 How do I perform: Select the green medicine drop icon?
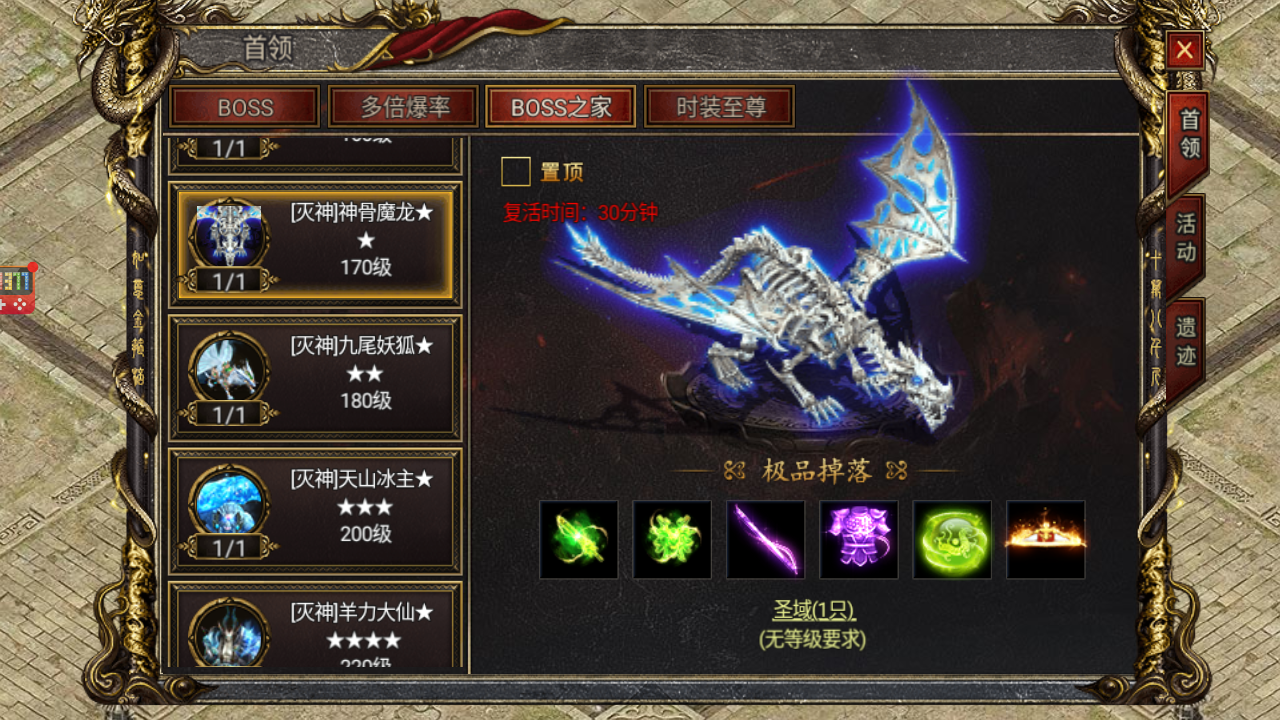(580, 541)
